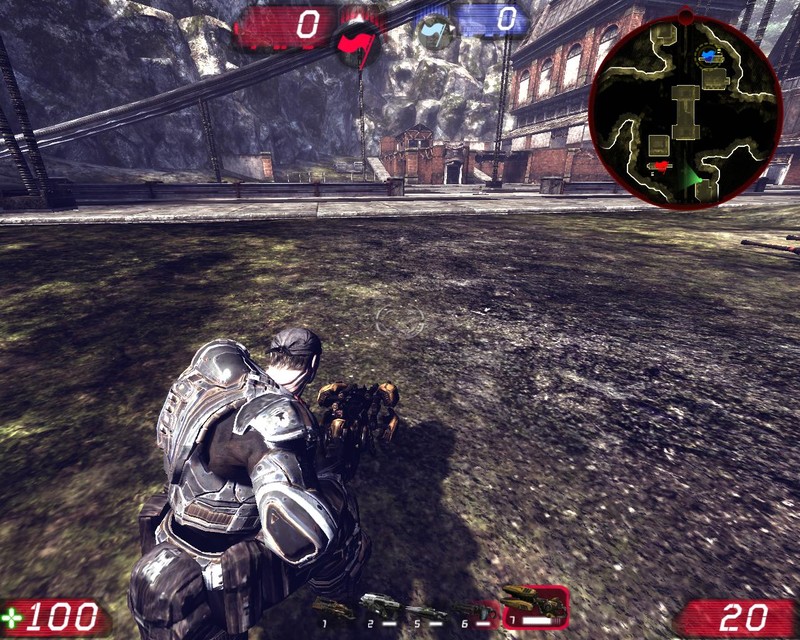
Task: Switch to the weapon in slot 2
Action: pos(379,605)
